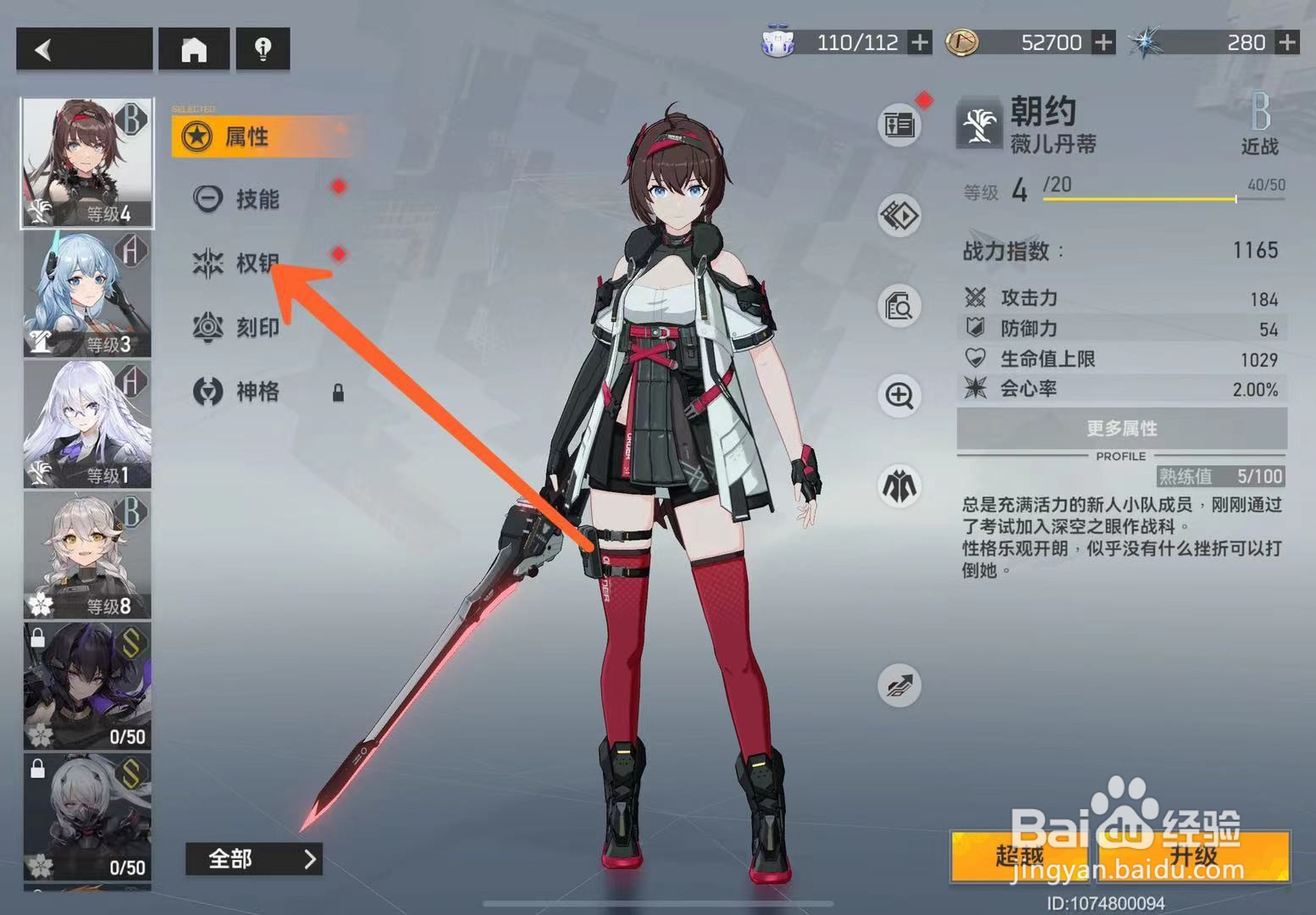Select the promotion arrow icon below outfit
The image size is (1316, 915).
pyautogui.click(x=899, y=686)
